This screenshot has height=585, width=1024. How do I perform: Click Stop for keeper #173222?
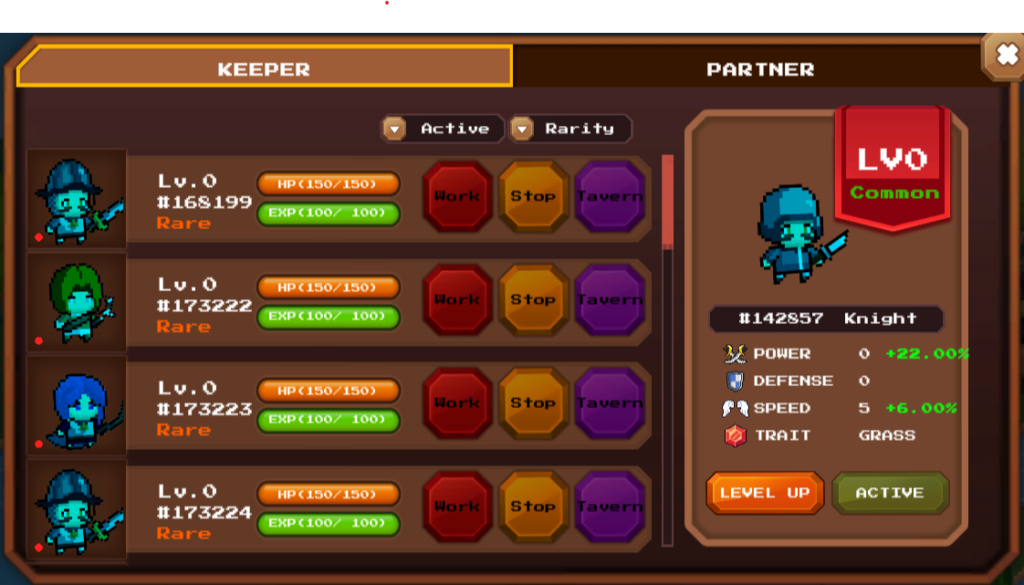533,300
